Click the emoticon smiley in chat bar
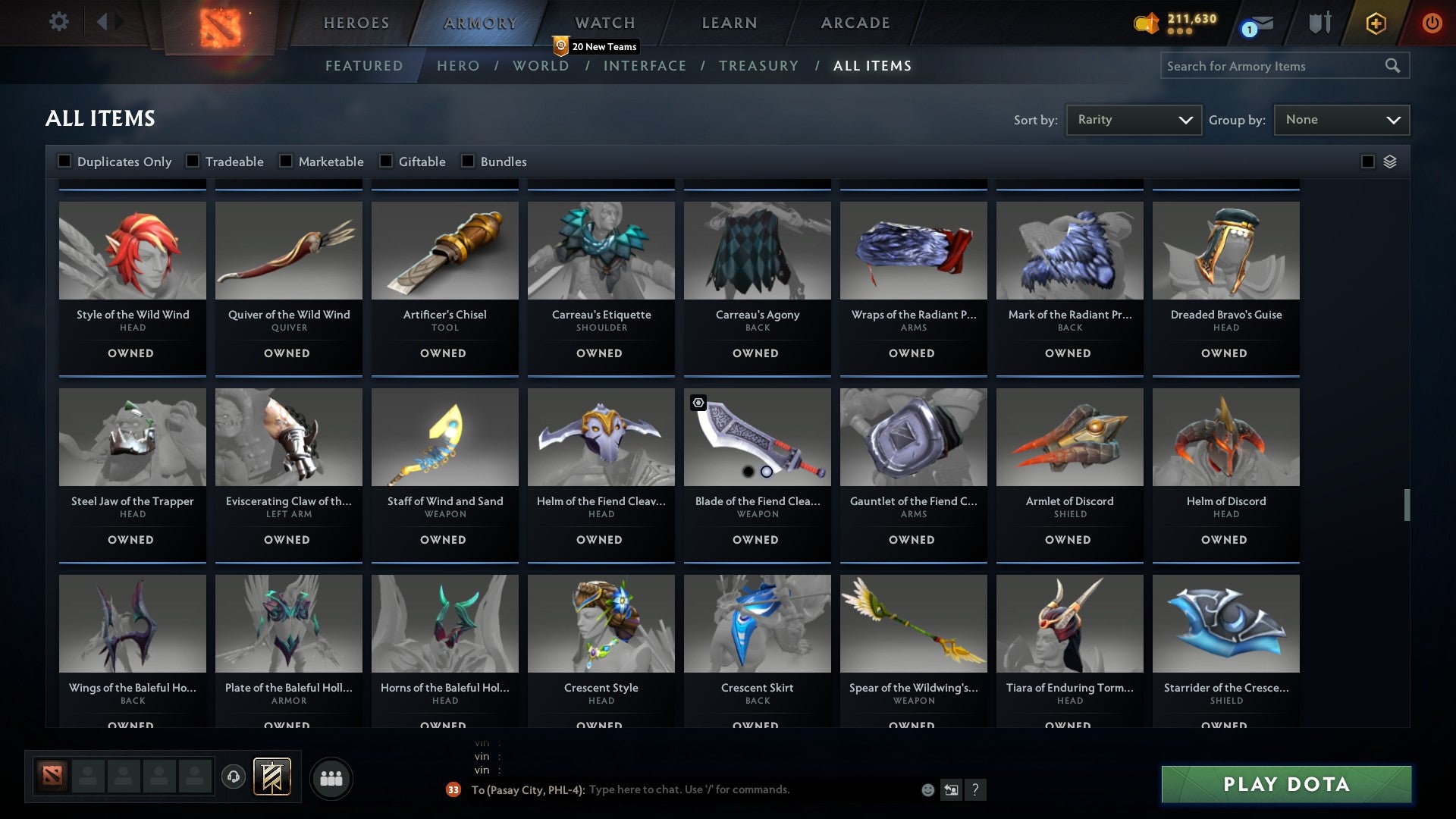This screenshot has height=819, width=1456. [x=927, y=789]
